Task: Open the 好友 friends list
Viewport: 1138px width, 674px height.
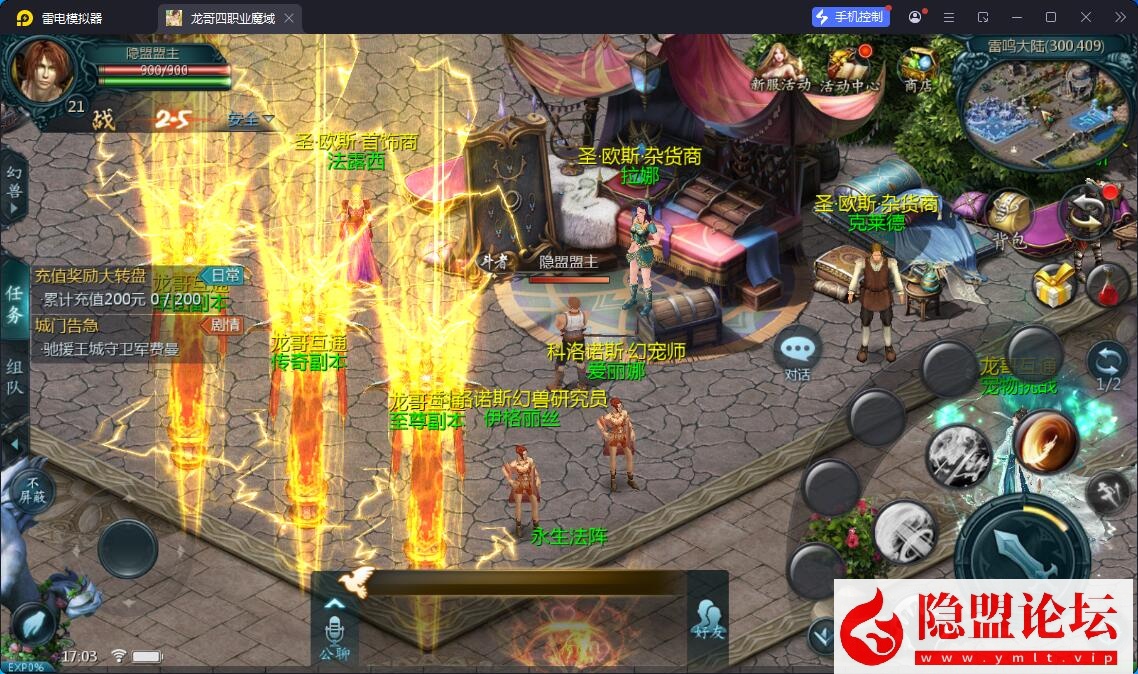Action: 706,622
